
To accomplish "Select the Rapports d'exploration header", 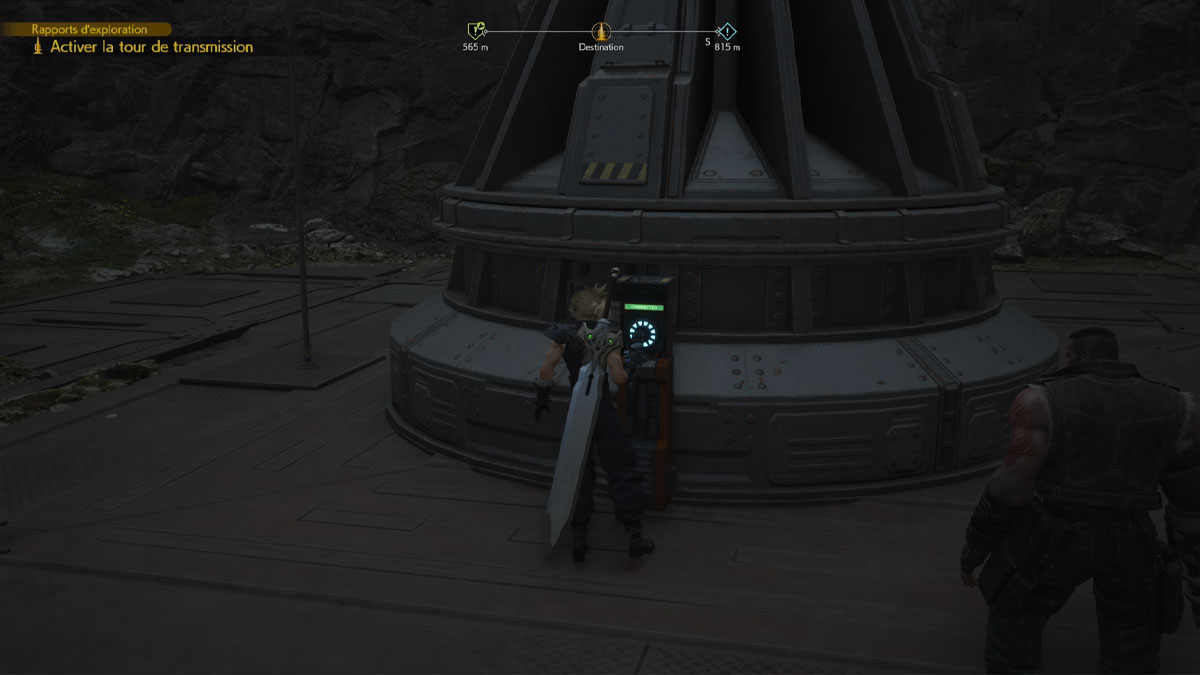I will (x=89, y=30).
